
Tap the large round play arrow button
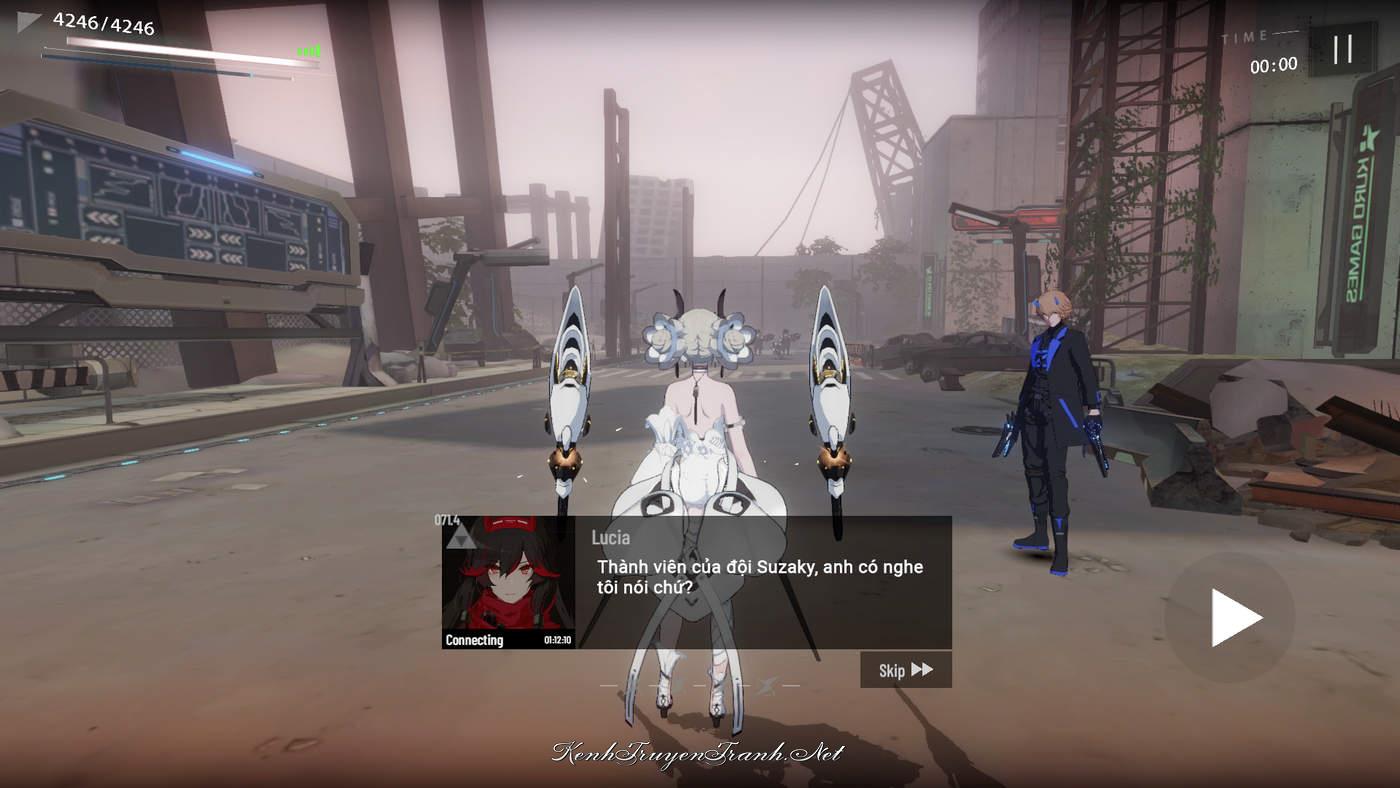click(x=1230, y=617)
